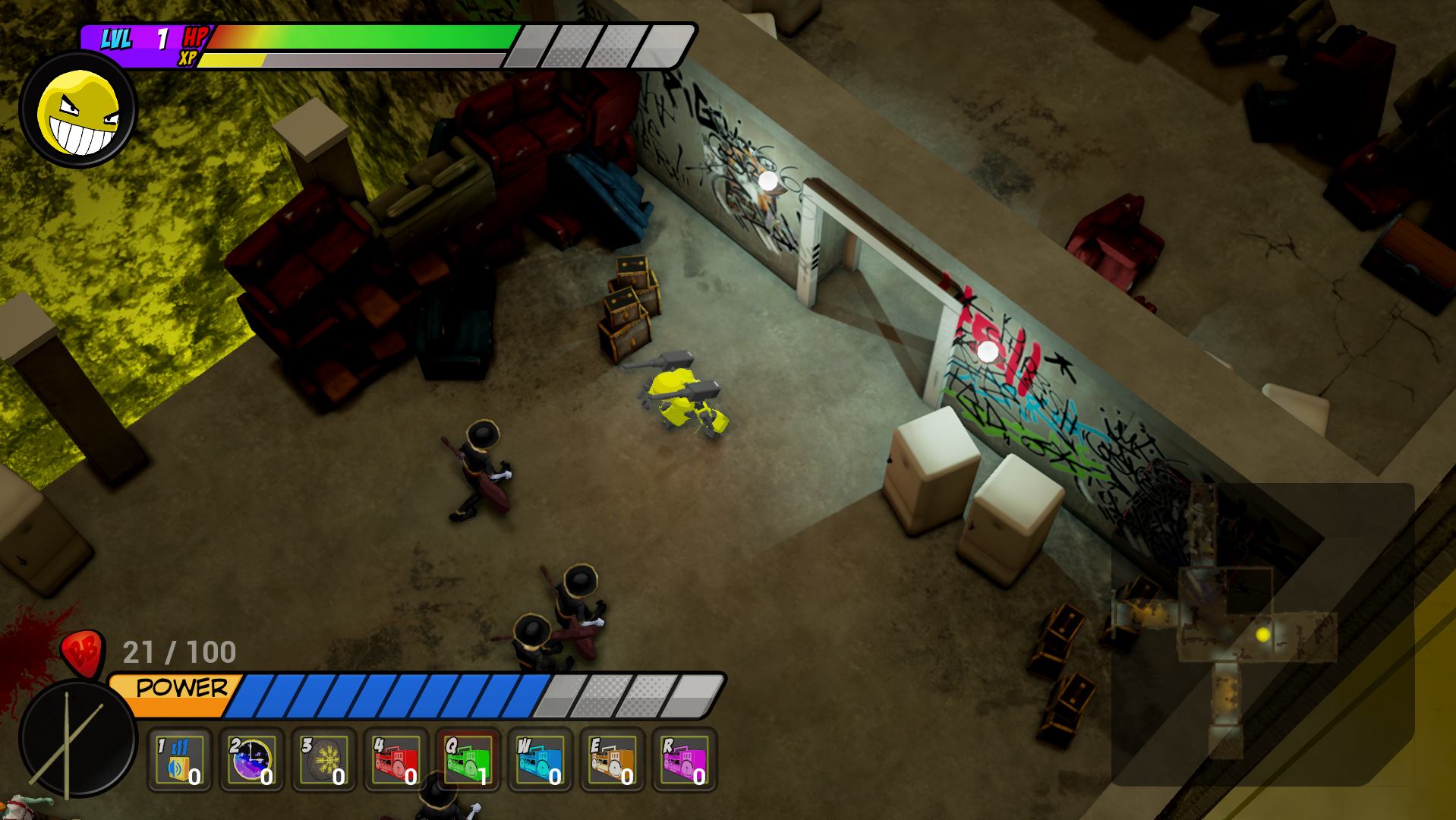1456x820 pixels.
Task: Activate the clock item in slot 2
Action: [x=251, y=760]
